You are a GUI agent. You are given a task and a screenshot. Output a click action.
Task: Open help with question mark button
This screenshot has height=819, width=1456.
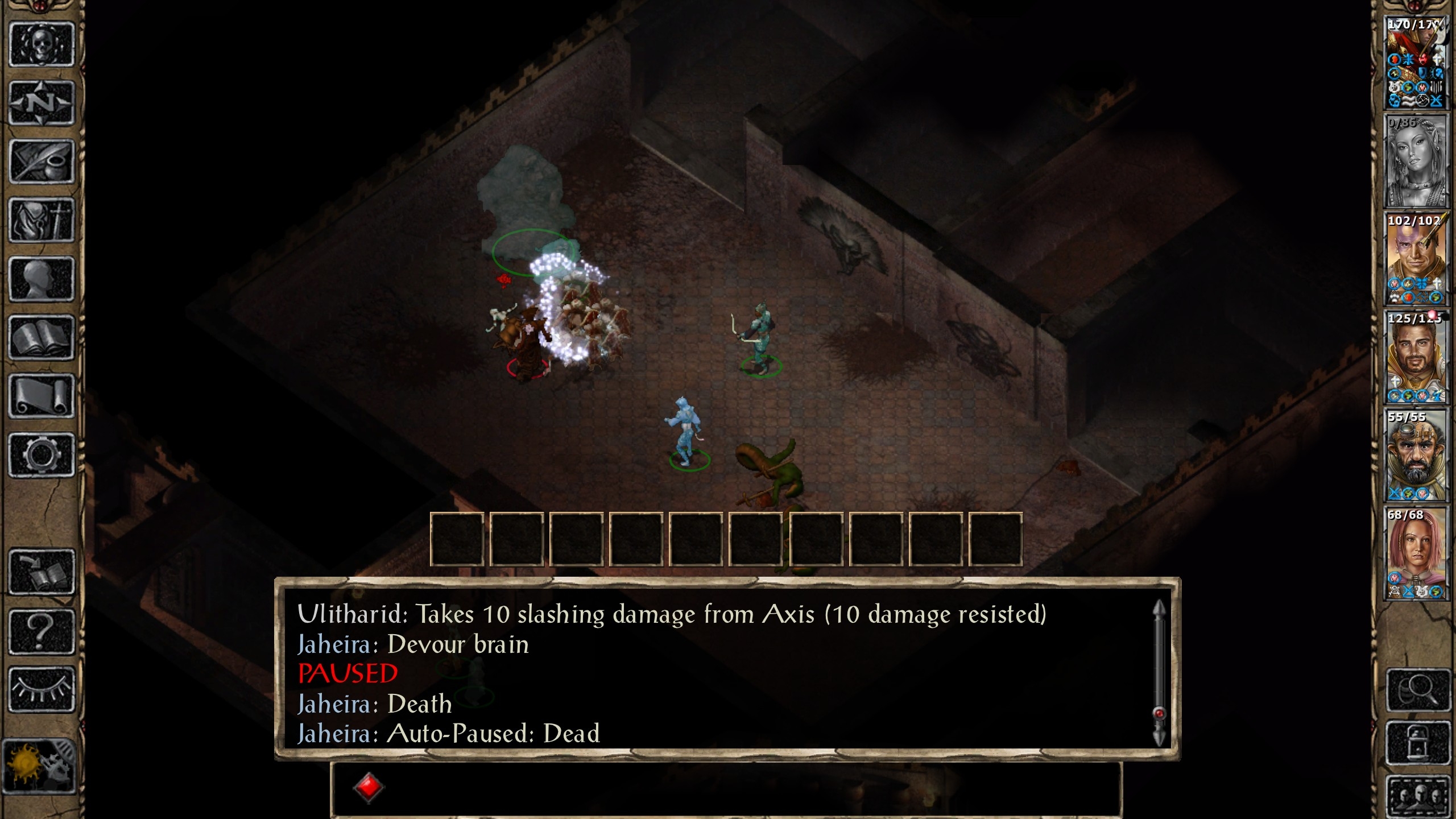pos(42,631)
